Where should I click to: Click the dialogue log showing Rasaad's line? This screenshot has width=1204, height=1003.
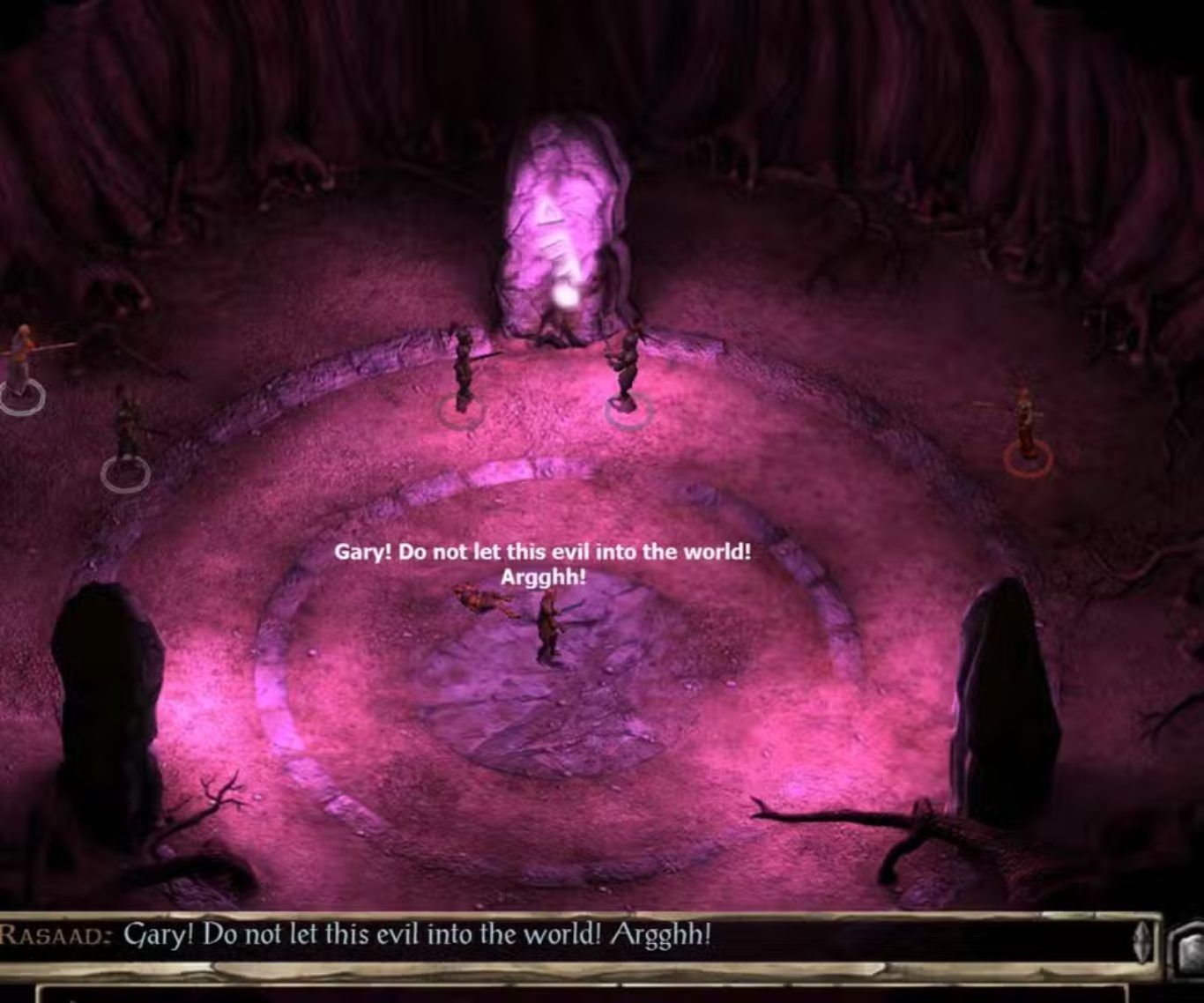click(564, 935)
